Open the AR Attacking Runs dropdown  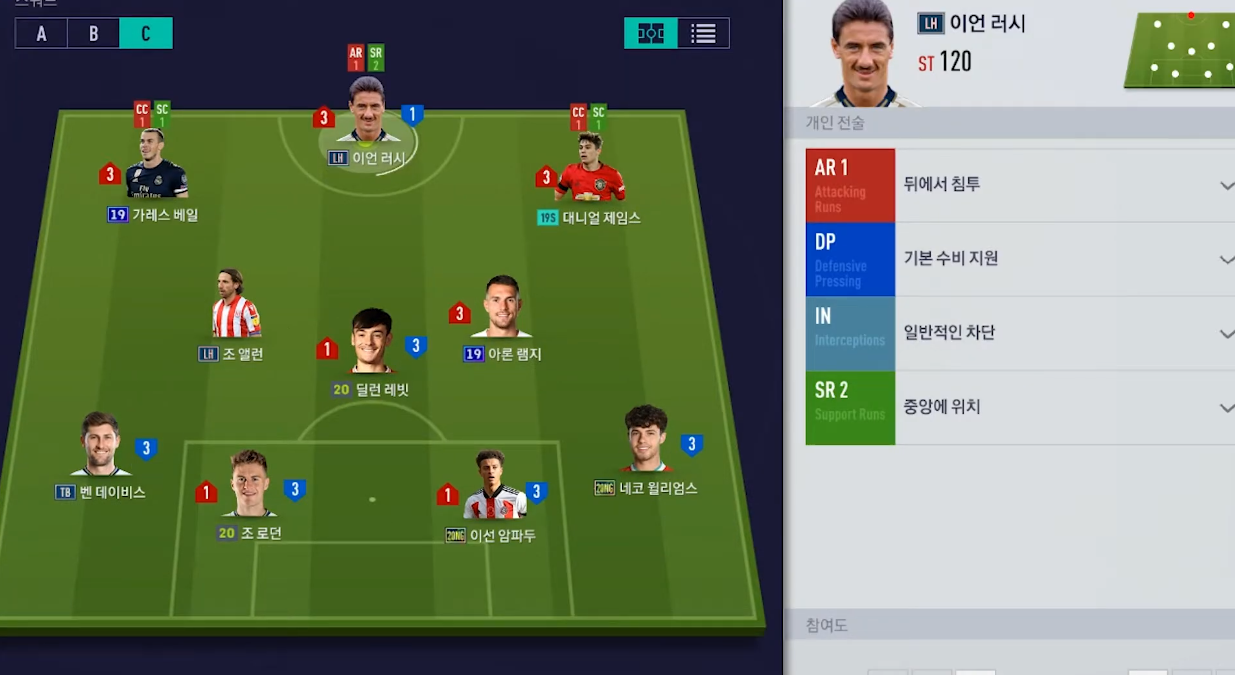1226,185
